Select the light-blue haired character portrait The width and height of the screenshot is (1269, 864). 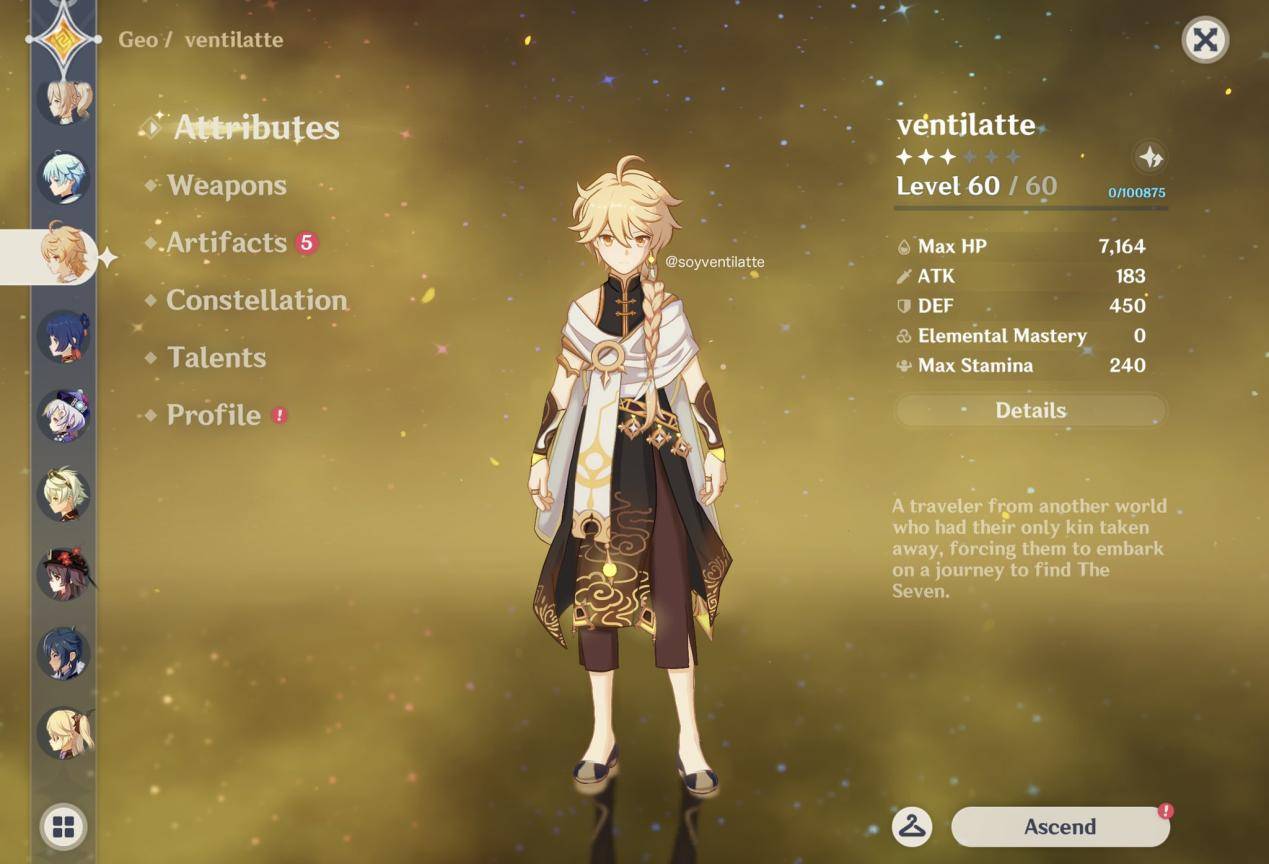tap(64, 177)
